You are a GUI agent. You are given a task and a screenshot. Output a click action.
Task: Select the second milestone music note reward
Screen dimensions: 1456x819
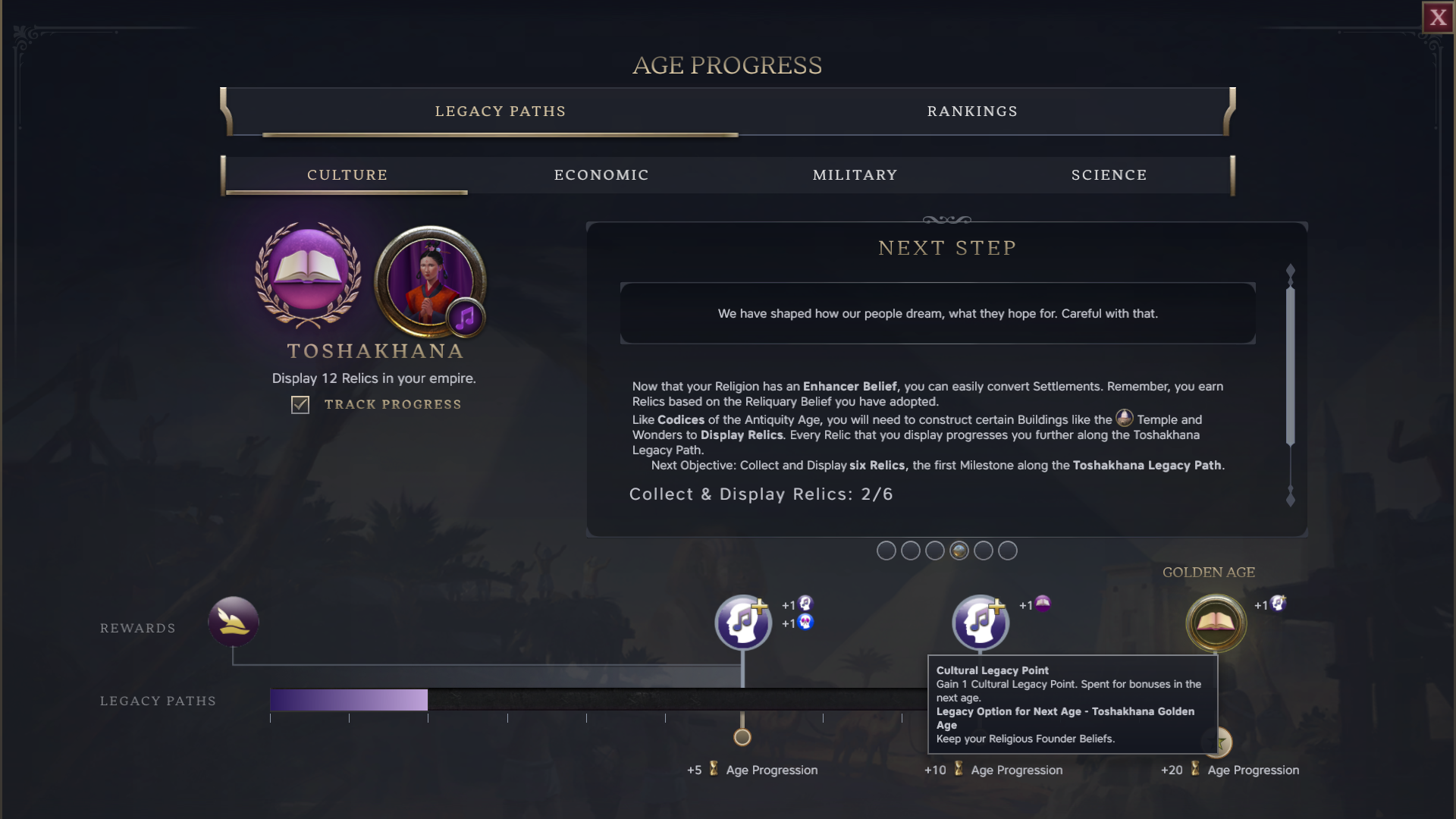(980, 623)
